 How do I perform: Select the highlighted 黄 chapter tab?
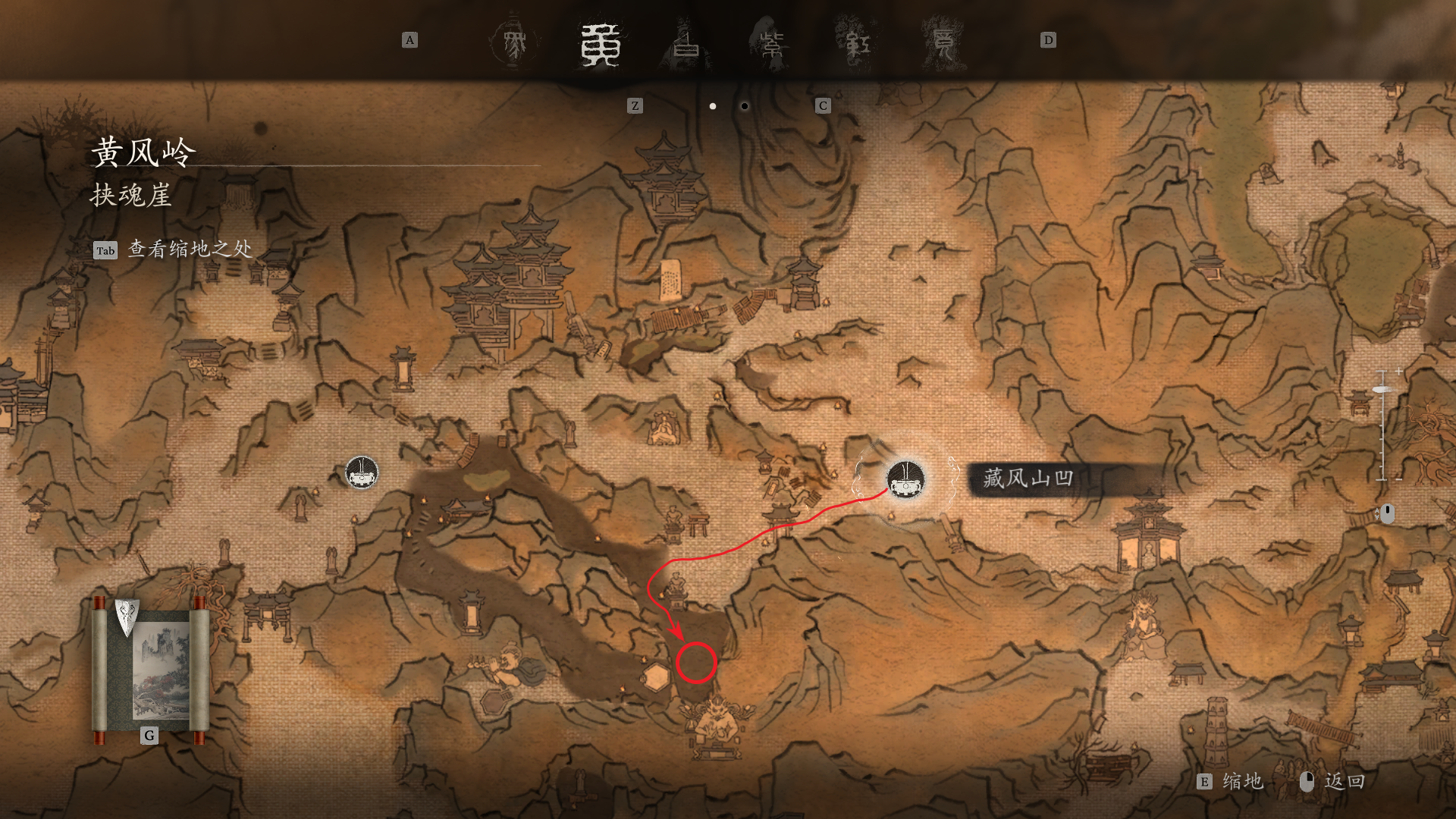601,44
